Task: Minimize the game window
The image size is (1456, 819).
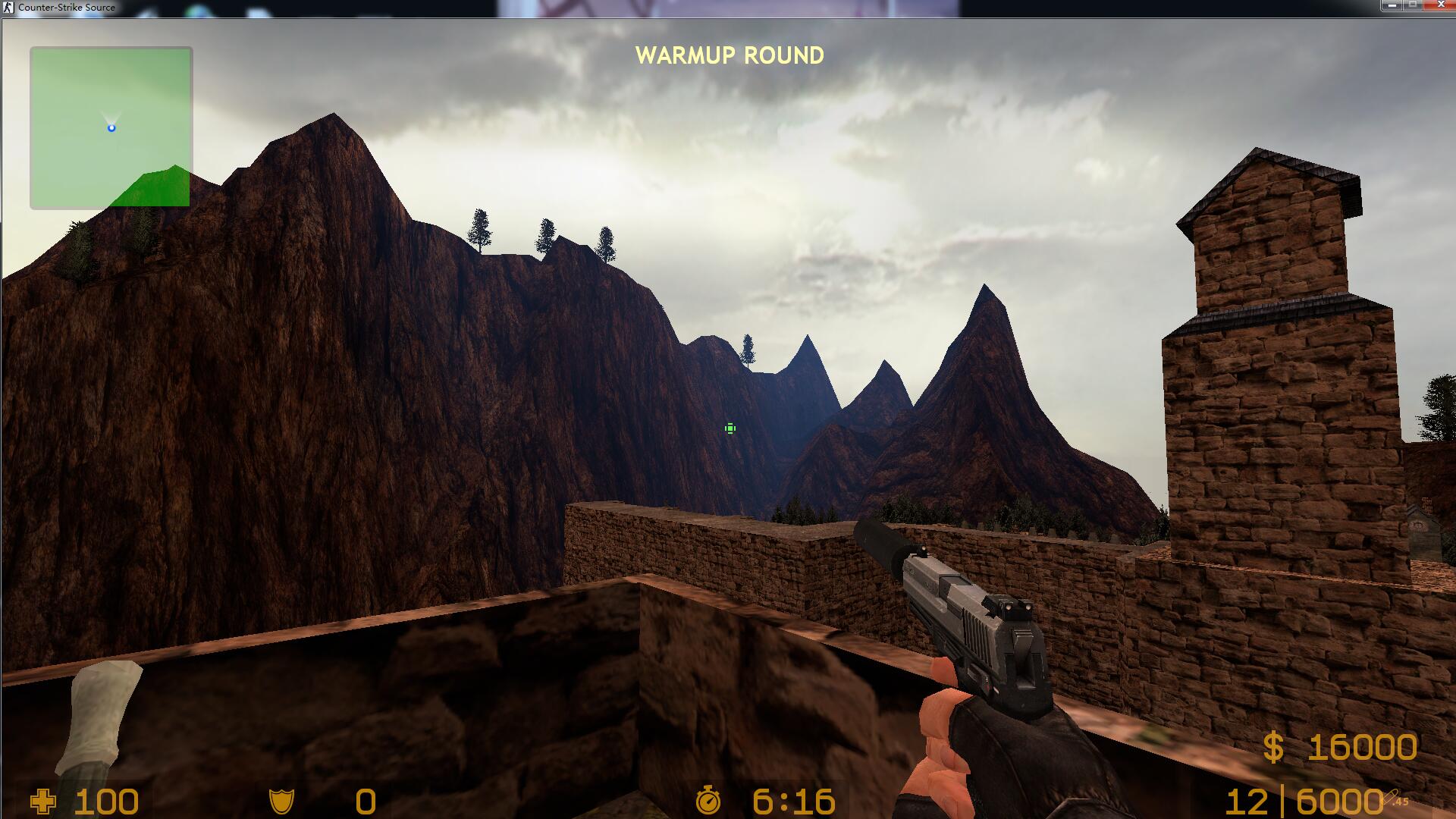Action: coord(1392,5)
